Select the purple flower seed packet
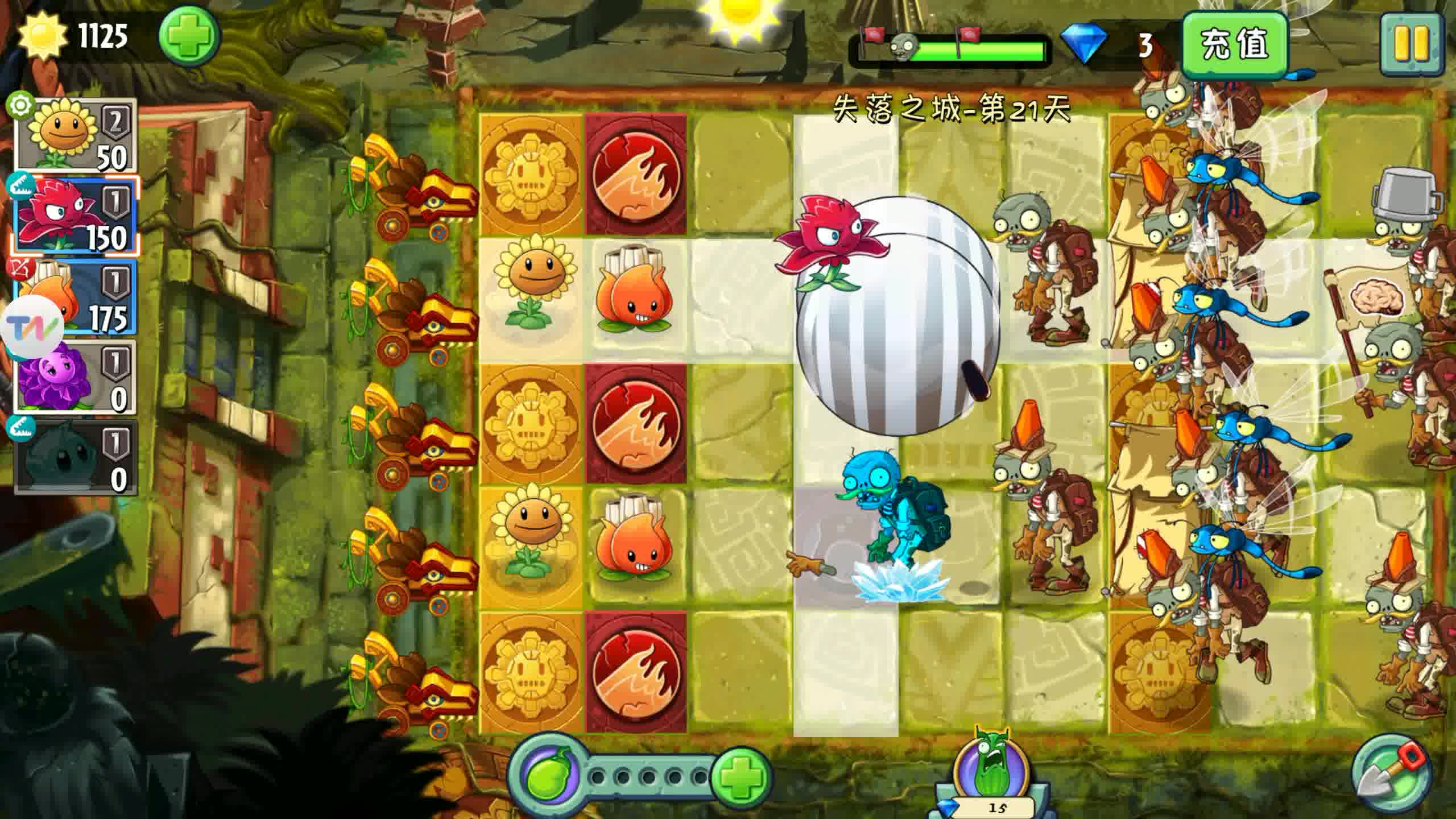The height and width of the screenshot is (819, 1456). pos(76,377)
